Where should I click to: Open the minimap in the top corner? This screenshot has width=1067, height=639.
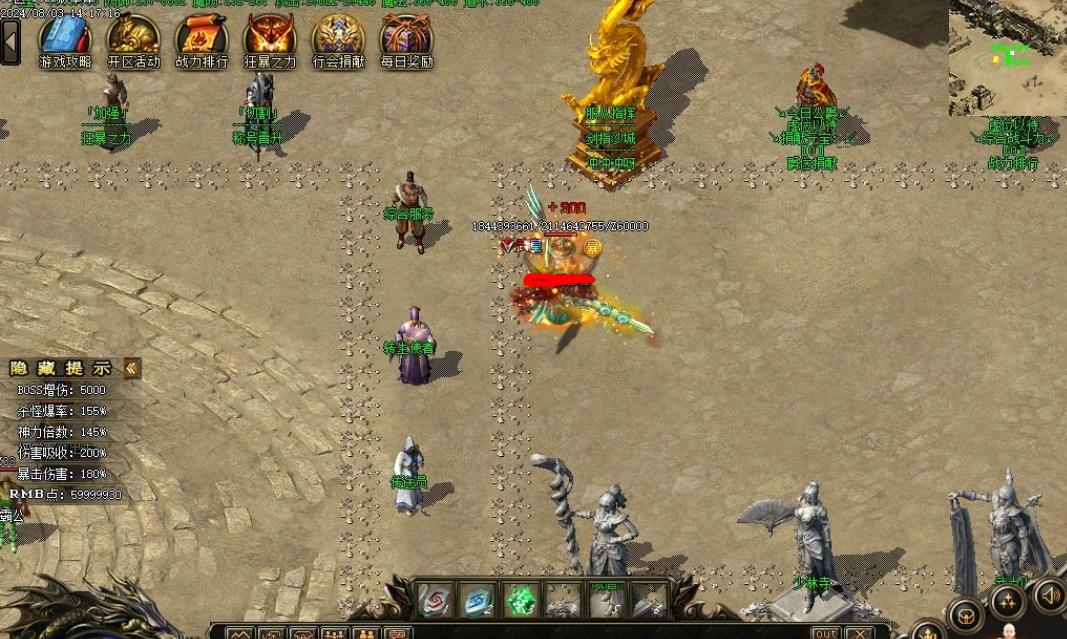click(x=1008, y=57)
